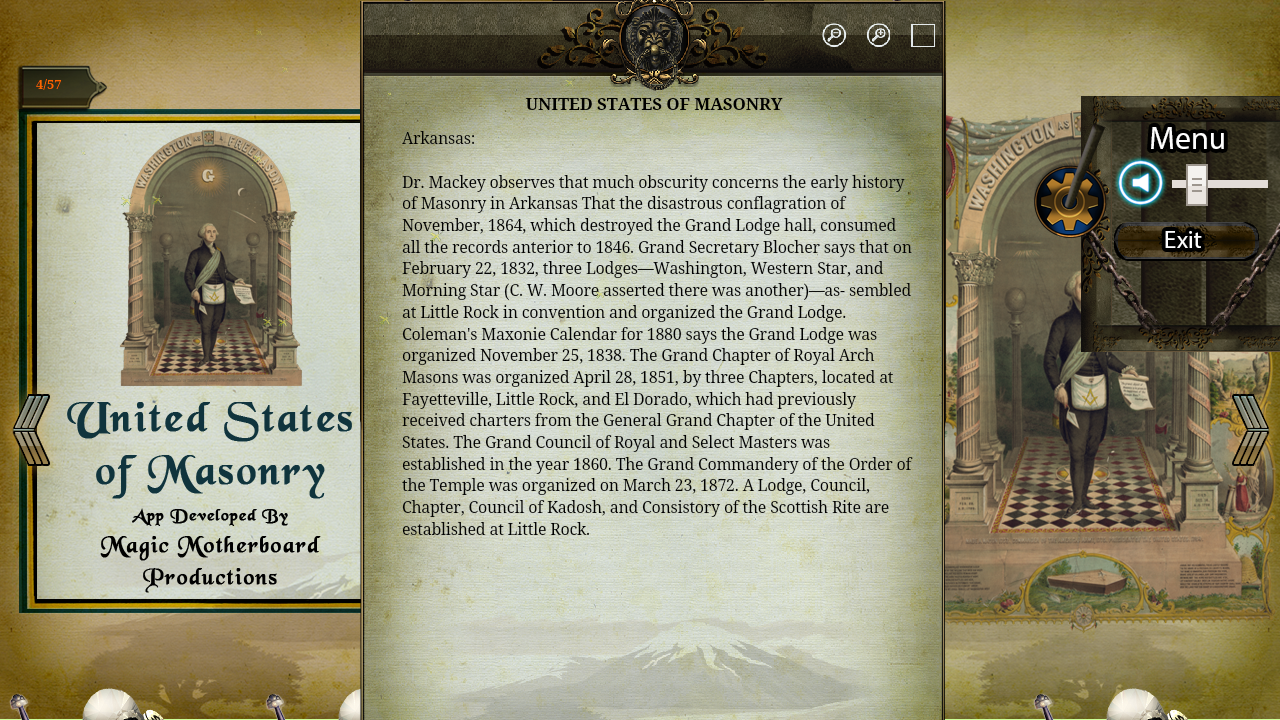
Task: Select the zoom in magnifier icon
Action: (x=876, y=34)
